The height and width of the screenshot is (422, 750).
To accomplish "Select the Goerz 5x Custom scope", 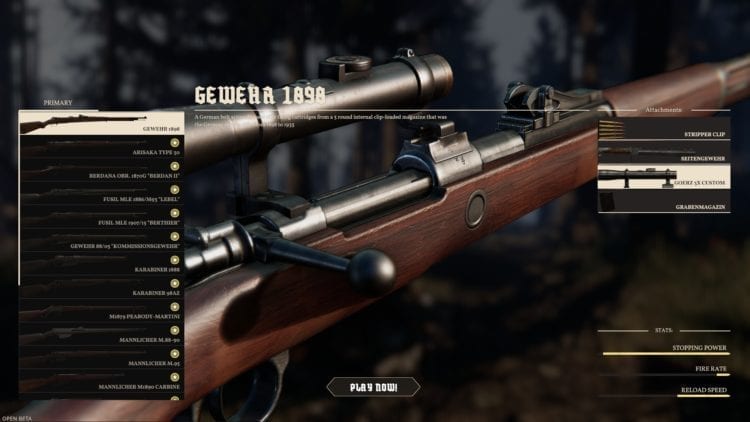I will (664, 177).
